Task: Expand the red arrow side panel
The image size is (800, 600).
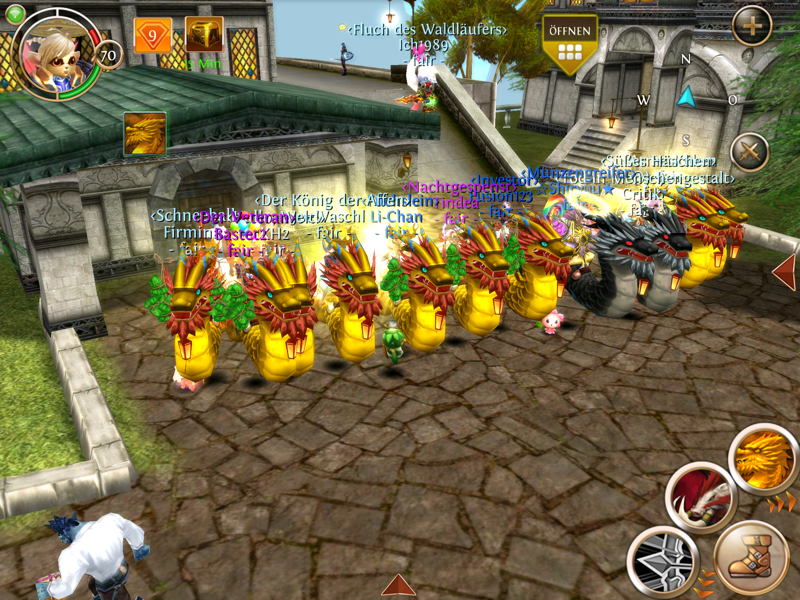Action: click(x=785, y=272)
